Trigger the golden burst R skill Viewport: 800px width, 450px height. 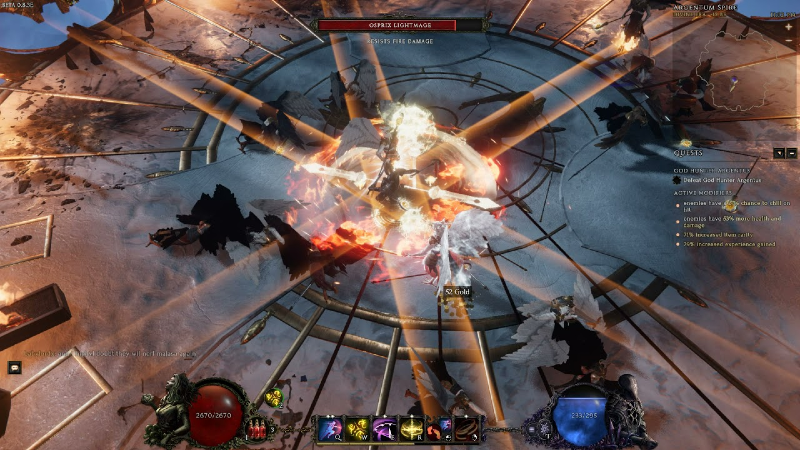tap(412, 429)
